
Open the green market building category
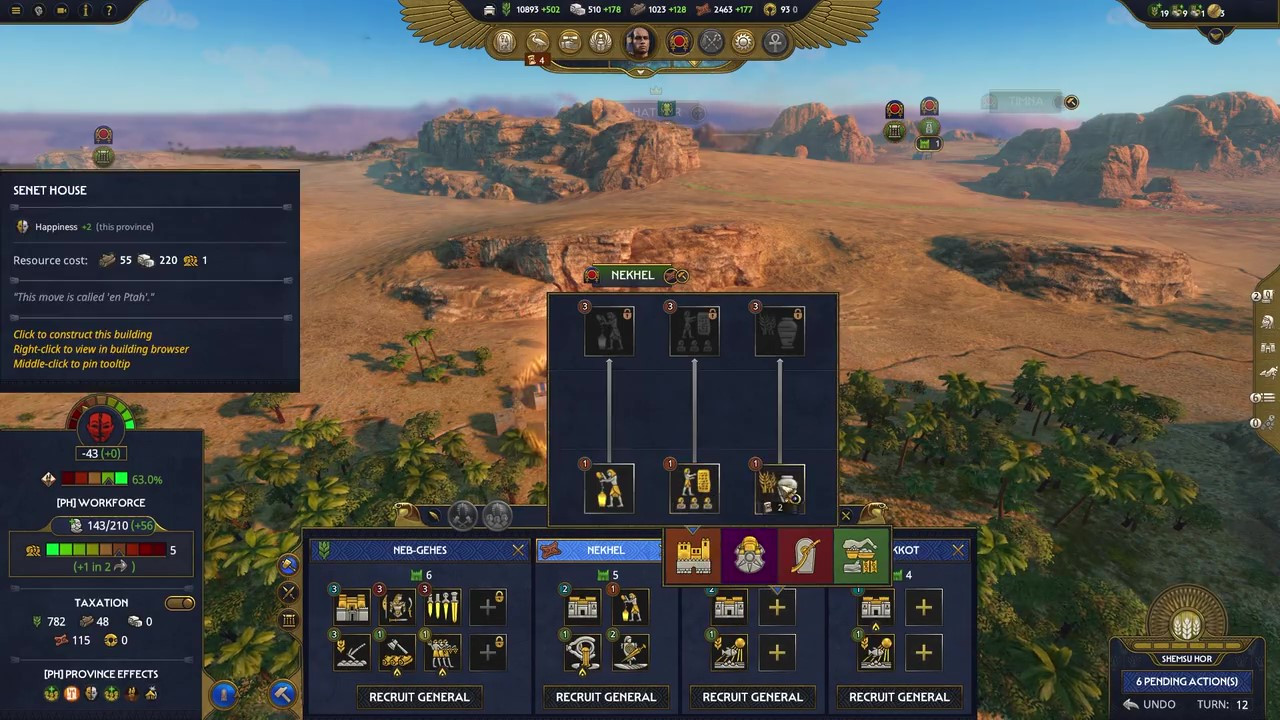point(860,556)
